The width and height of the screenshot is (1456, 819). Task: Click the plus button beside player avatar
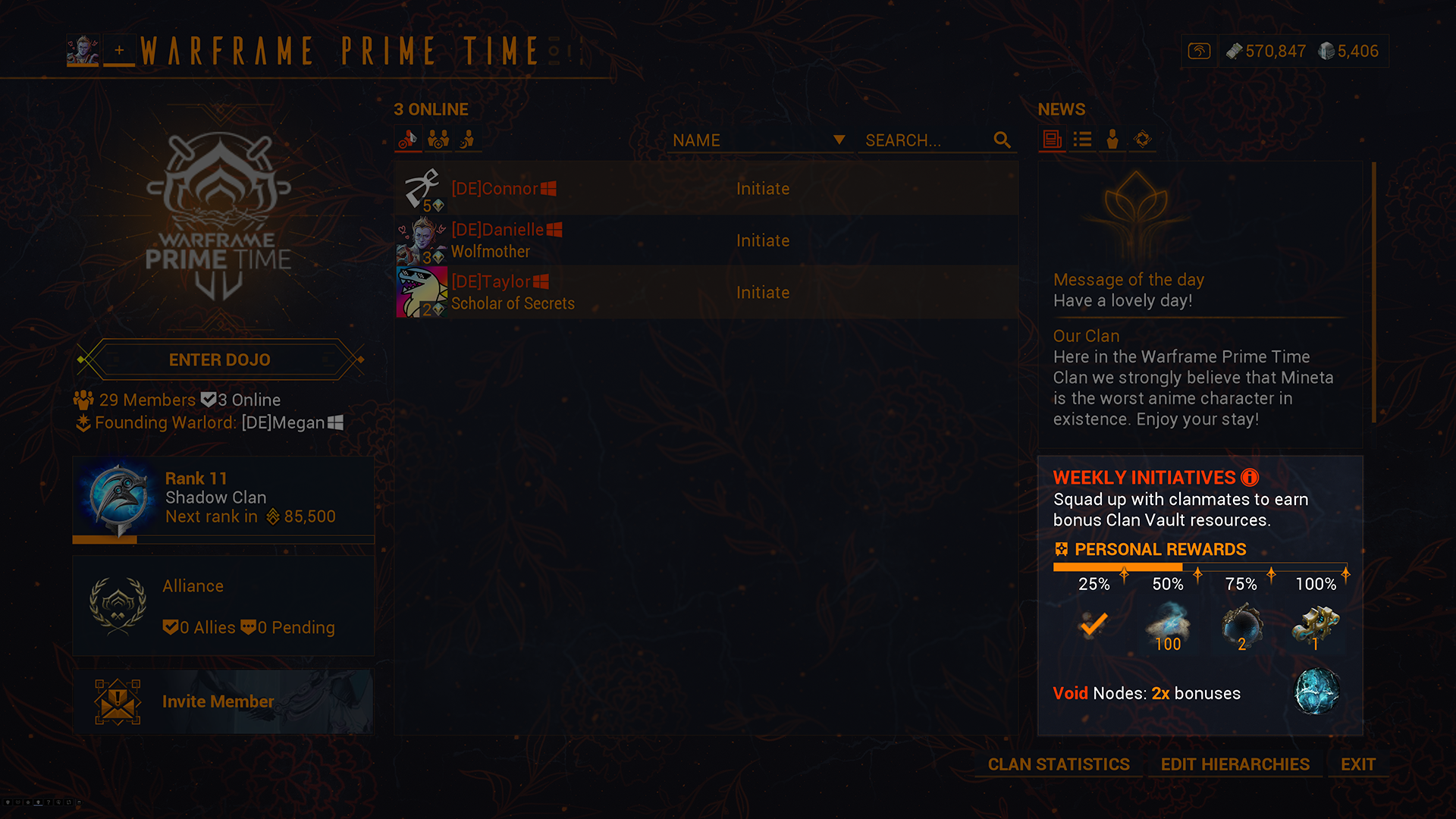[x=119, y=51]
